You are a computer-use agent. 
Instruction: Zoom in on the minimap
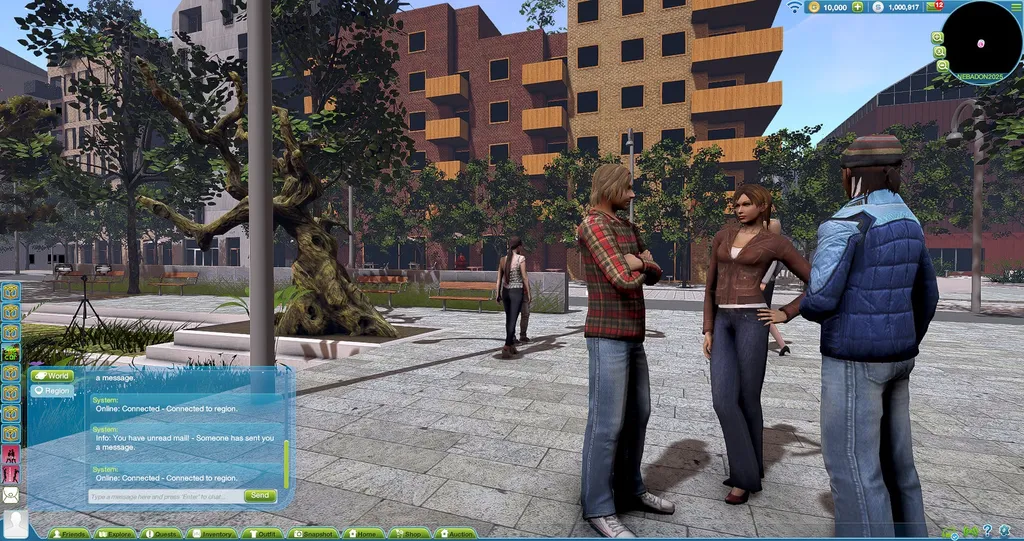(x=938, y=37)
